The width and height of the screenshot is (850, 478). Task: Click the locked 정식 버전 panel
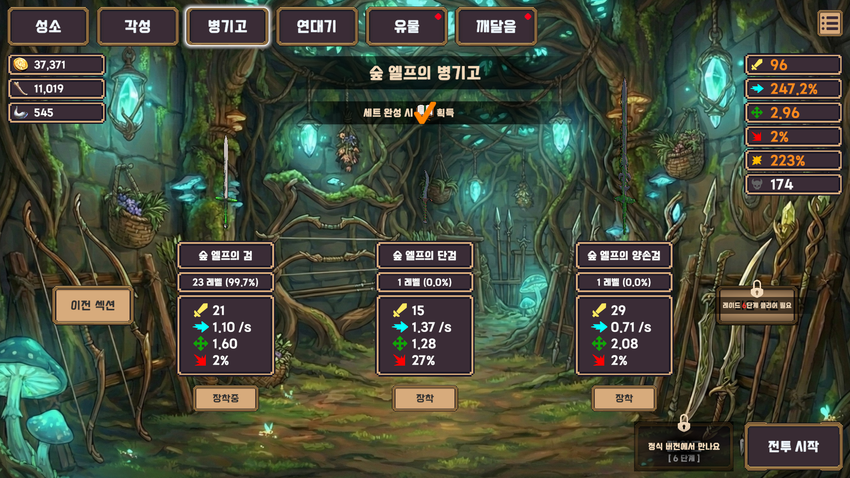[x=683, y=446]
